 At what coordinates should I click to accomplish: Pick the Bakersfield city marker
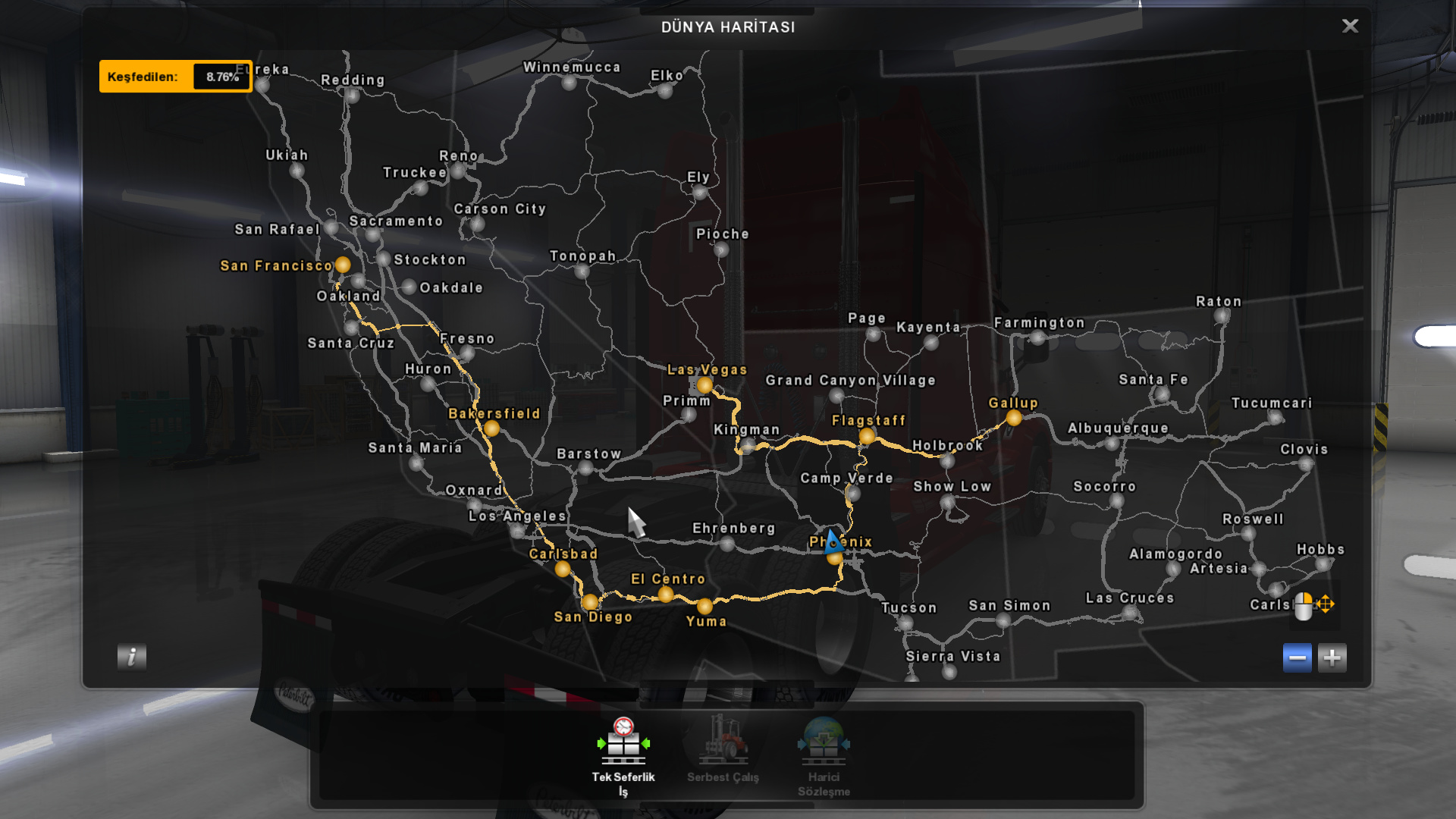pyautogui.click(x=491, y=428)
